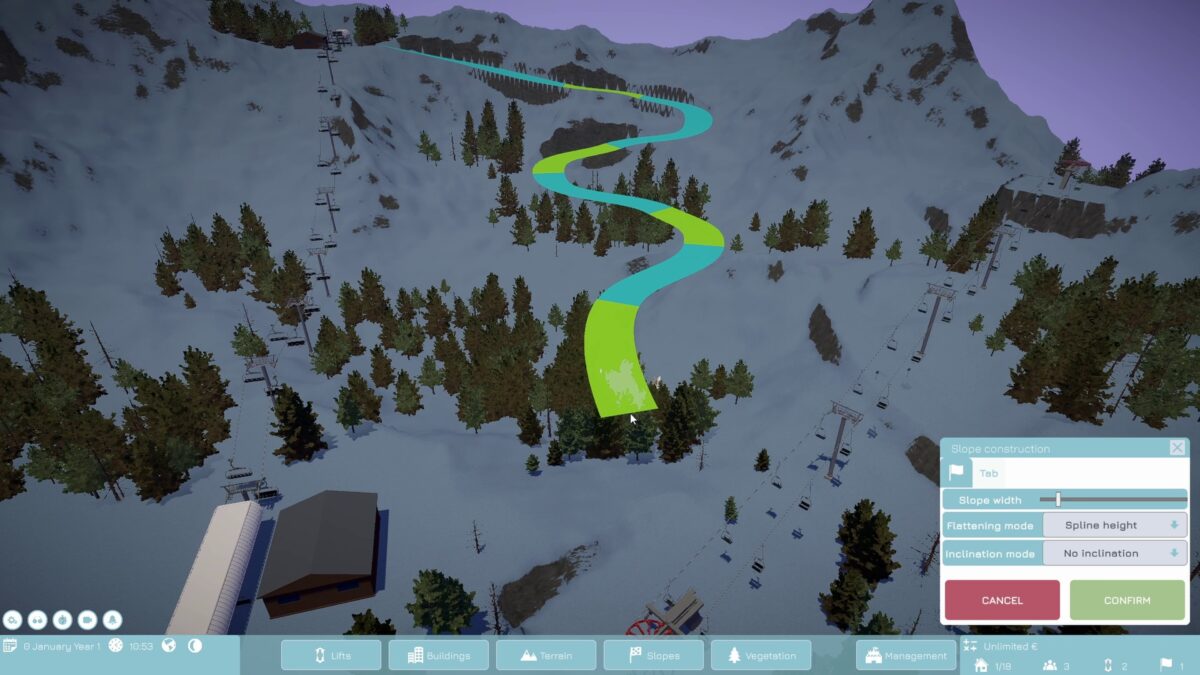The width and height of the screenshot is (1200, 675).
Task: Select the flag tab in Slope construction
Action: (x=956, y=473)
